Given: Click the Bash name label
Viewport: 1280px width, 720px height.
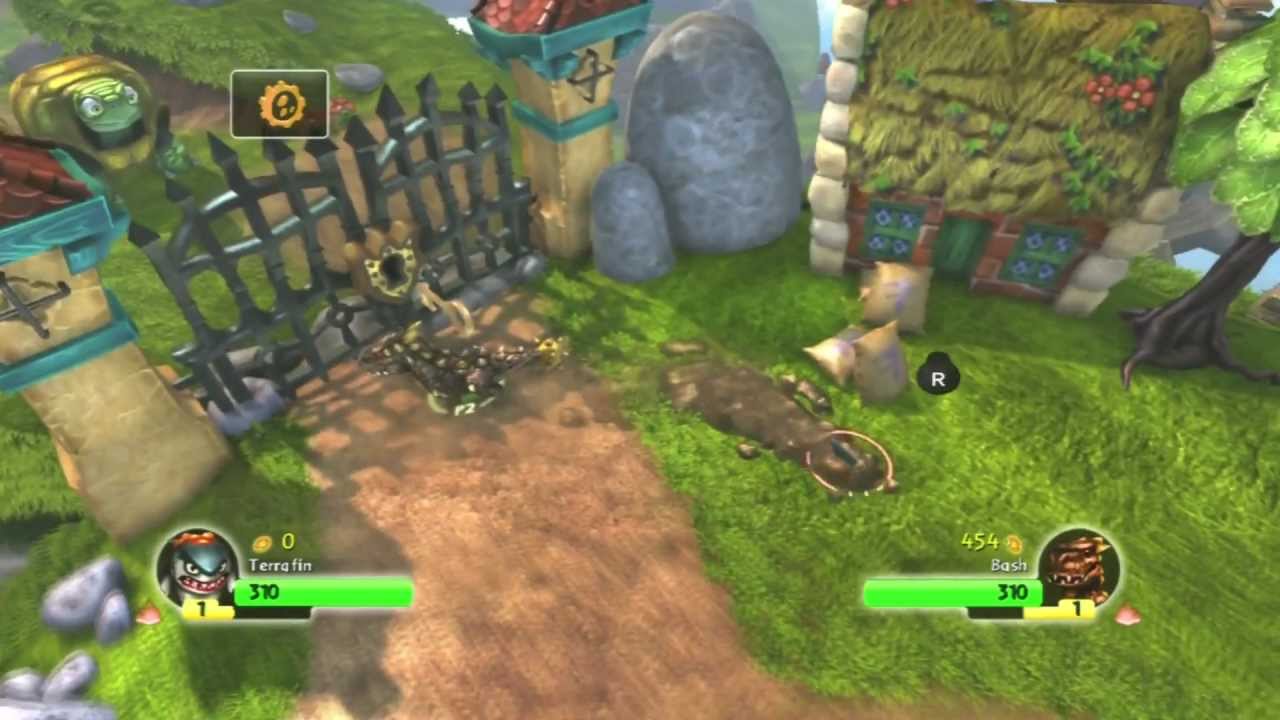Looking at the screenshot, I should [x=1008, y=566].
